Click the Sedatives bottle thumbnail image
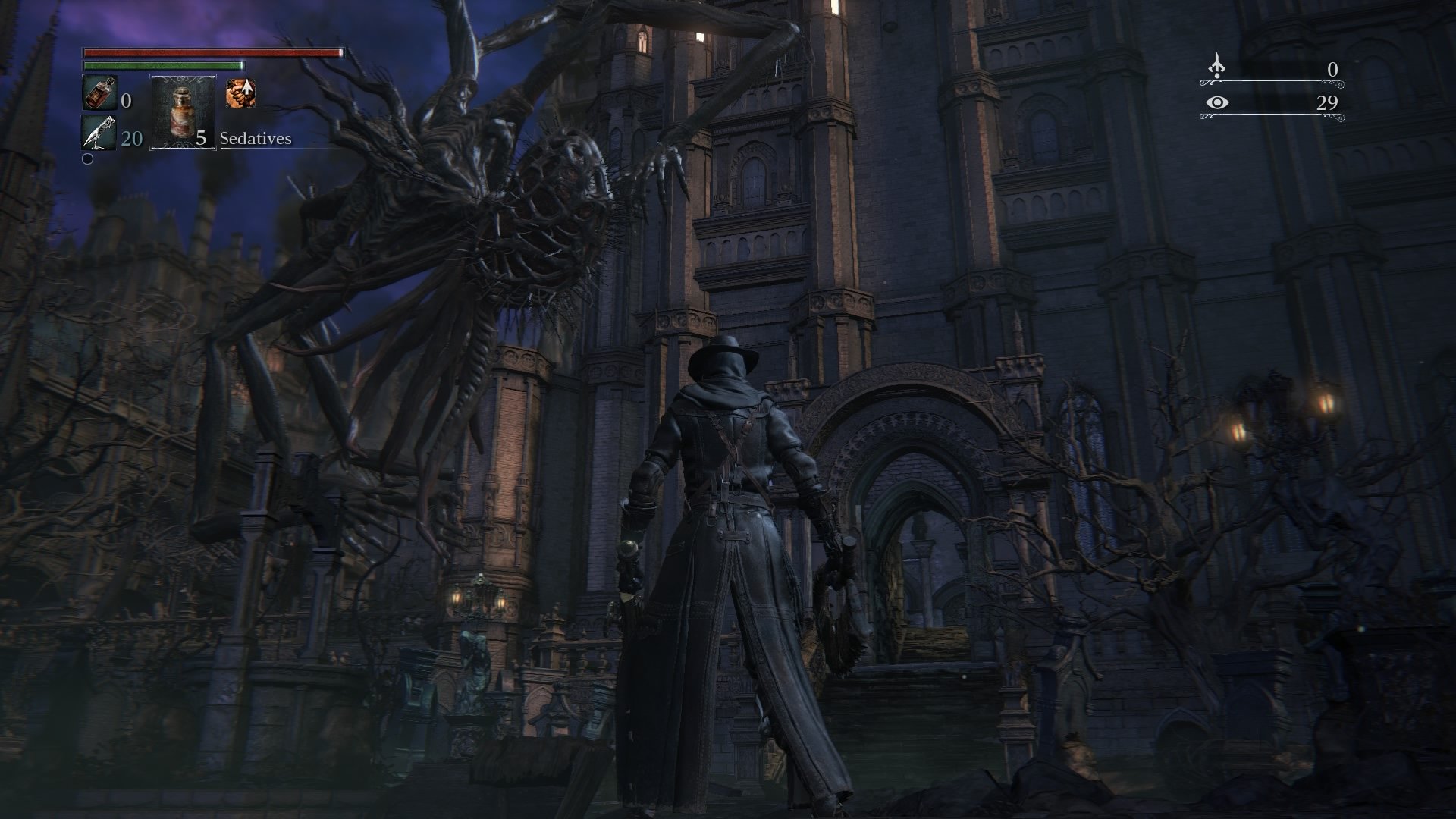 182,114
